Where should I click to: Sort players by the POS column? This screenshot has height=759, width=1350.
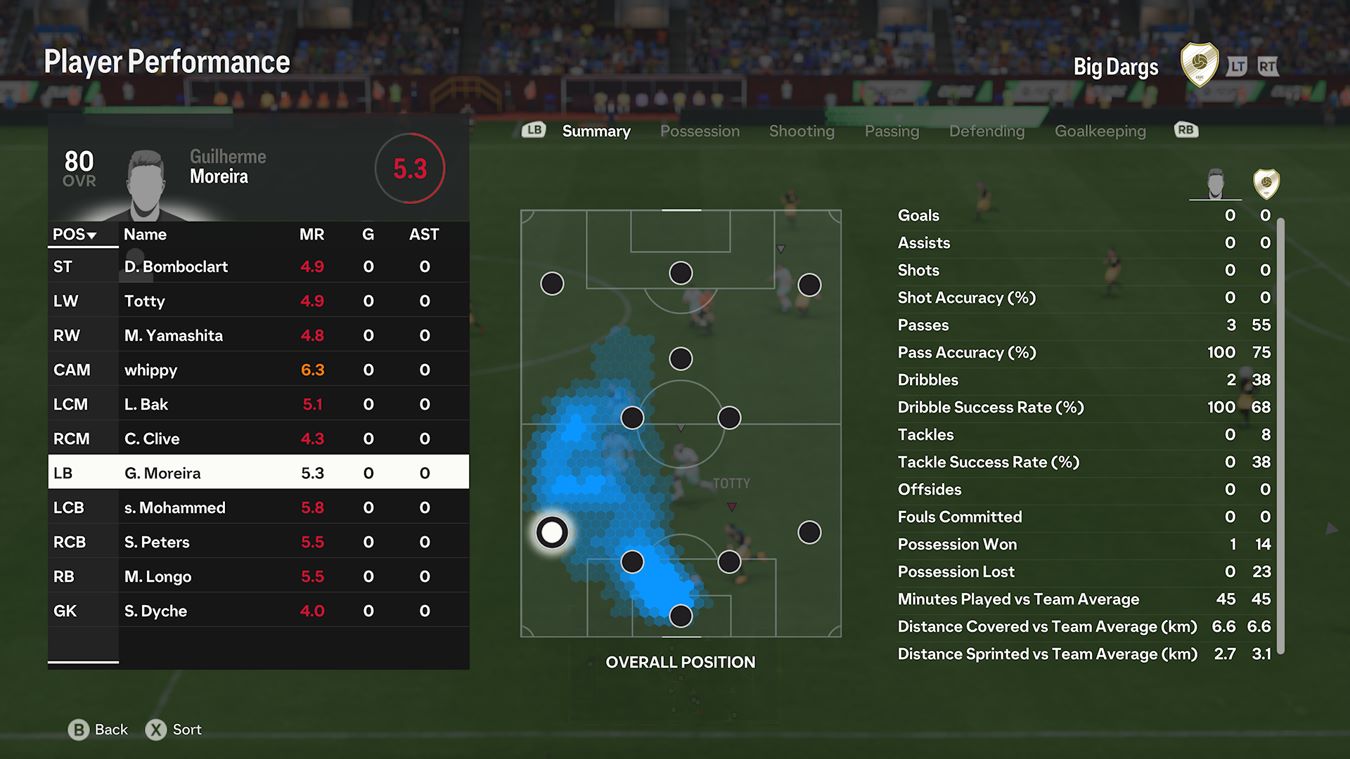[74, 235]
